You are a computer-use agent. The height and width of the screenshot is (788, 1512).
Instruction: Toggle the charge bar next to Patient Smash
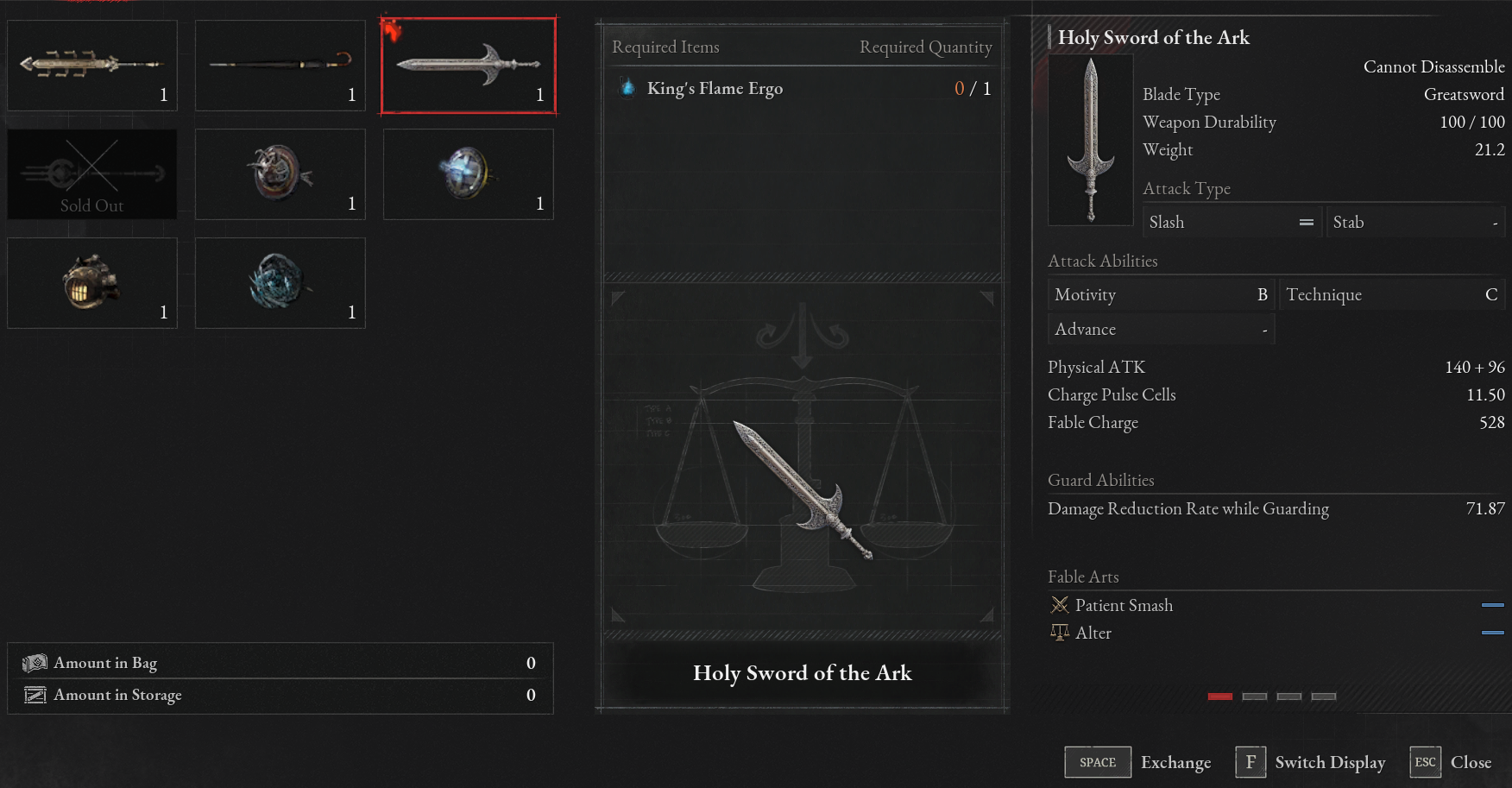coord(1492,604)
